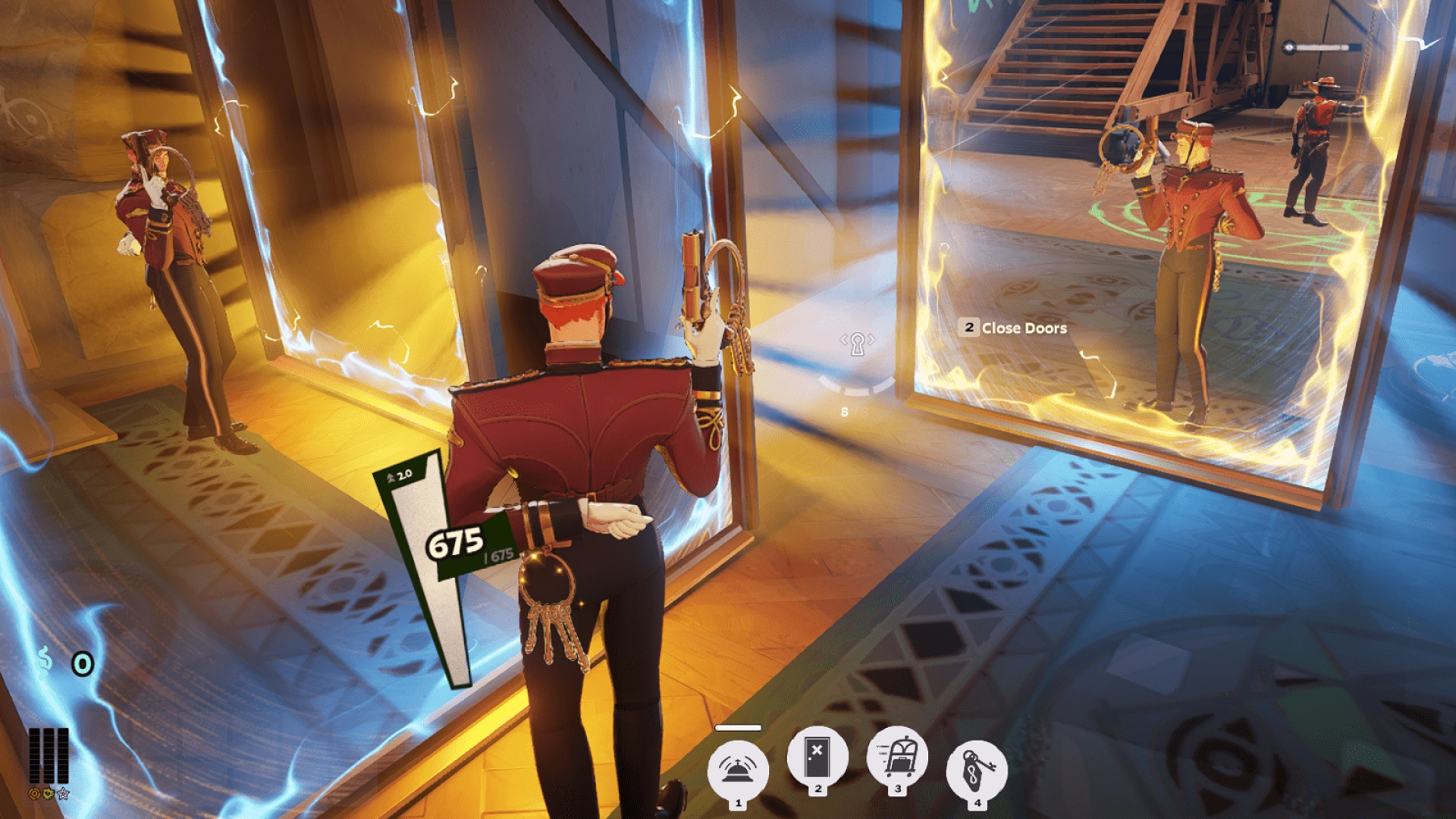Activate the call bell ability
1456x819 pixels.
pos(737,769)
